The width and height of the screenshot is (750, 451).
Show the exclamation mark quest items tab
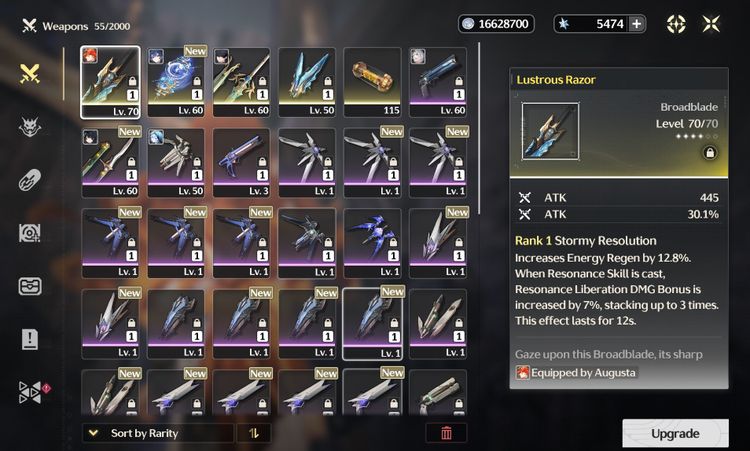29,339
